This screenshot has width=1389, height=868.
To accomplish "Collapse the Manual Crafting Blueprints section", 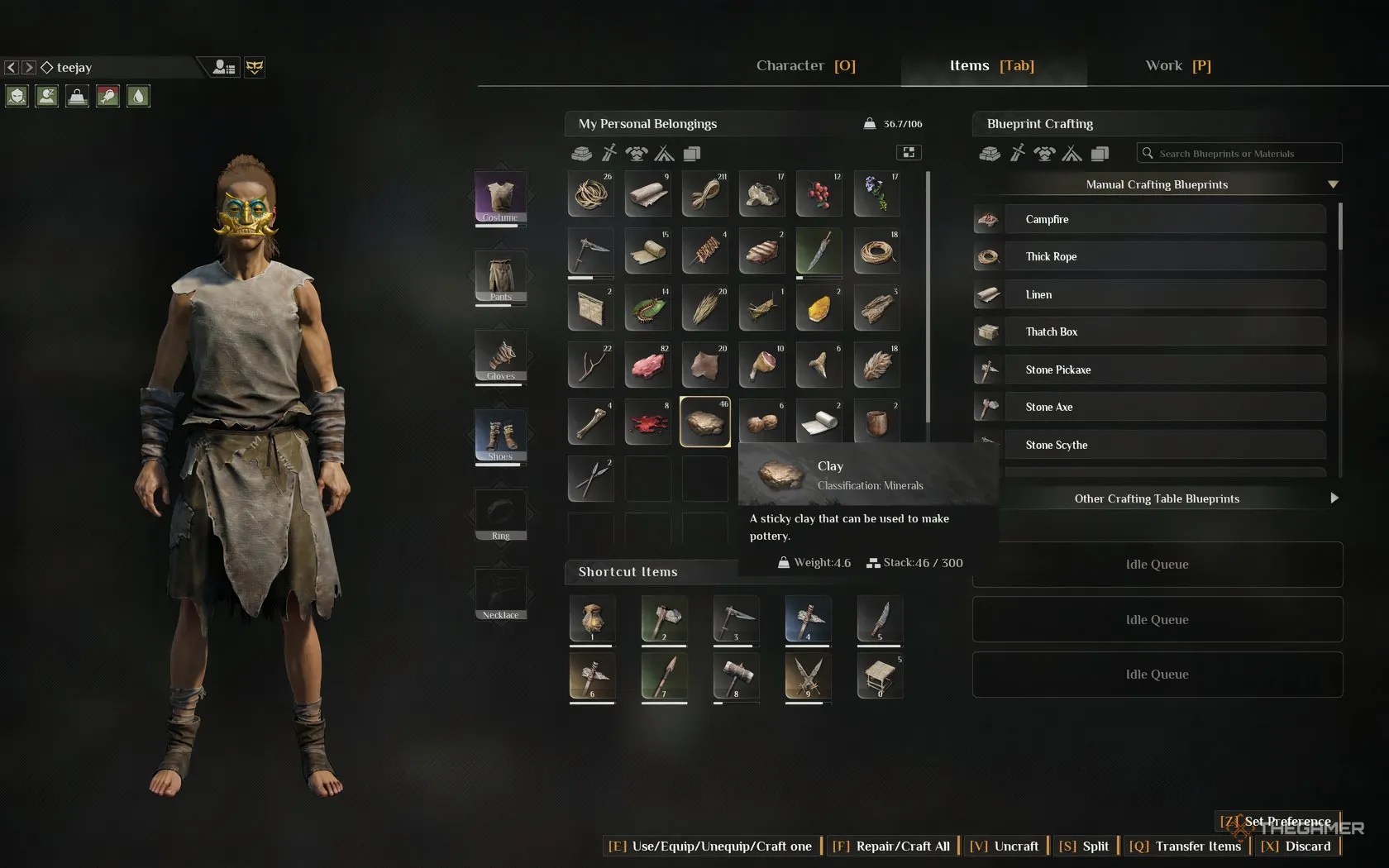I will pyautogui.click(x=1332, y=184).
